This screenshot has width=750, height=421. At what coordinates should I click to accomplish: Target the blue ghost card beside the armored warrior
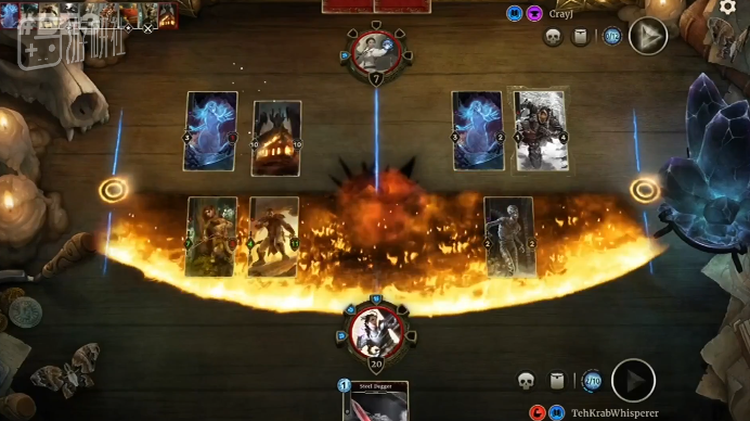click(x=477, y=131)
